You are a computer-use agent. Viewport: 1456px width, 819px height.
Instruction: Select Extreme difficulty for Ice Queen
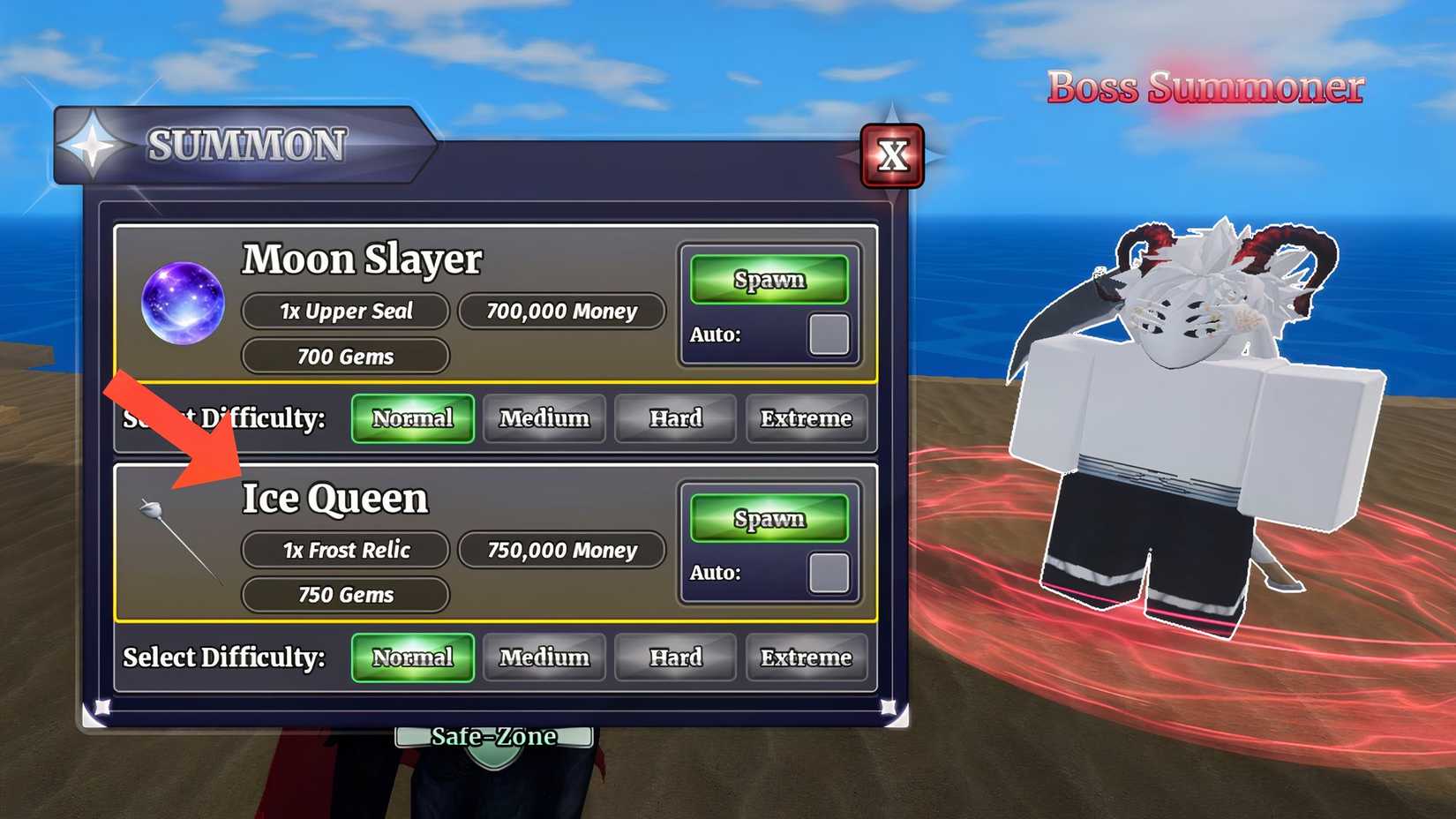[x=806, y=657]
